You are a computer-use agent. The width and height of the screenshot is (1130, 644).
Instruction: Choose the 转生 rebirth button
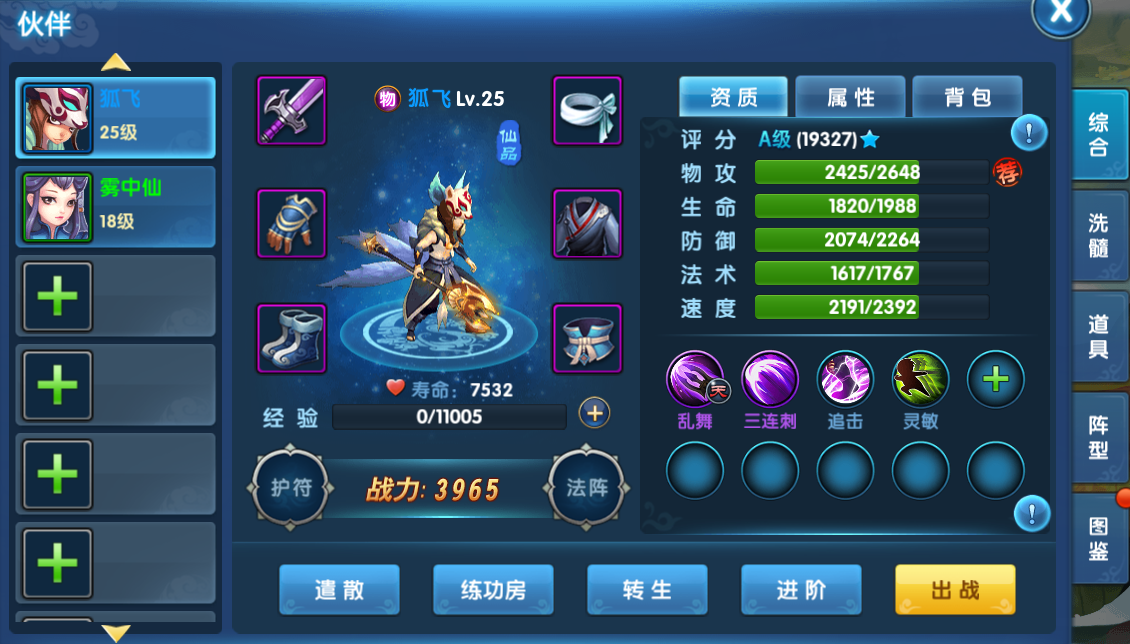(x=647, y=590)
